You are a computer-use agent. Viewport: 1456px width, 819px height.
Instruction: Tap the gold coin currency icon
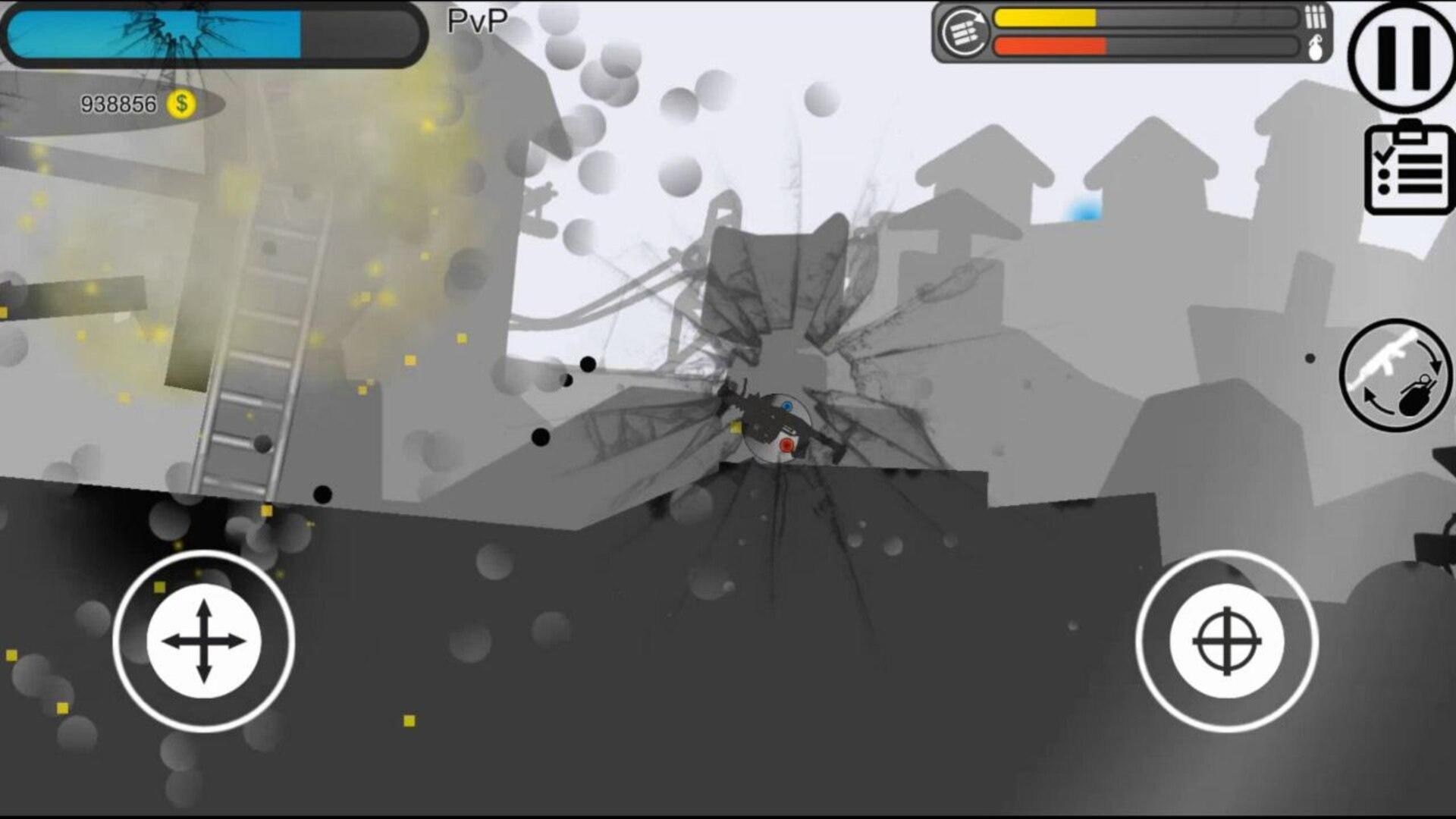click(x=181, y=105)
